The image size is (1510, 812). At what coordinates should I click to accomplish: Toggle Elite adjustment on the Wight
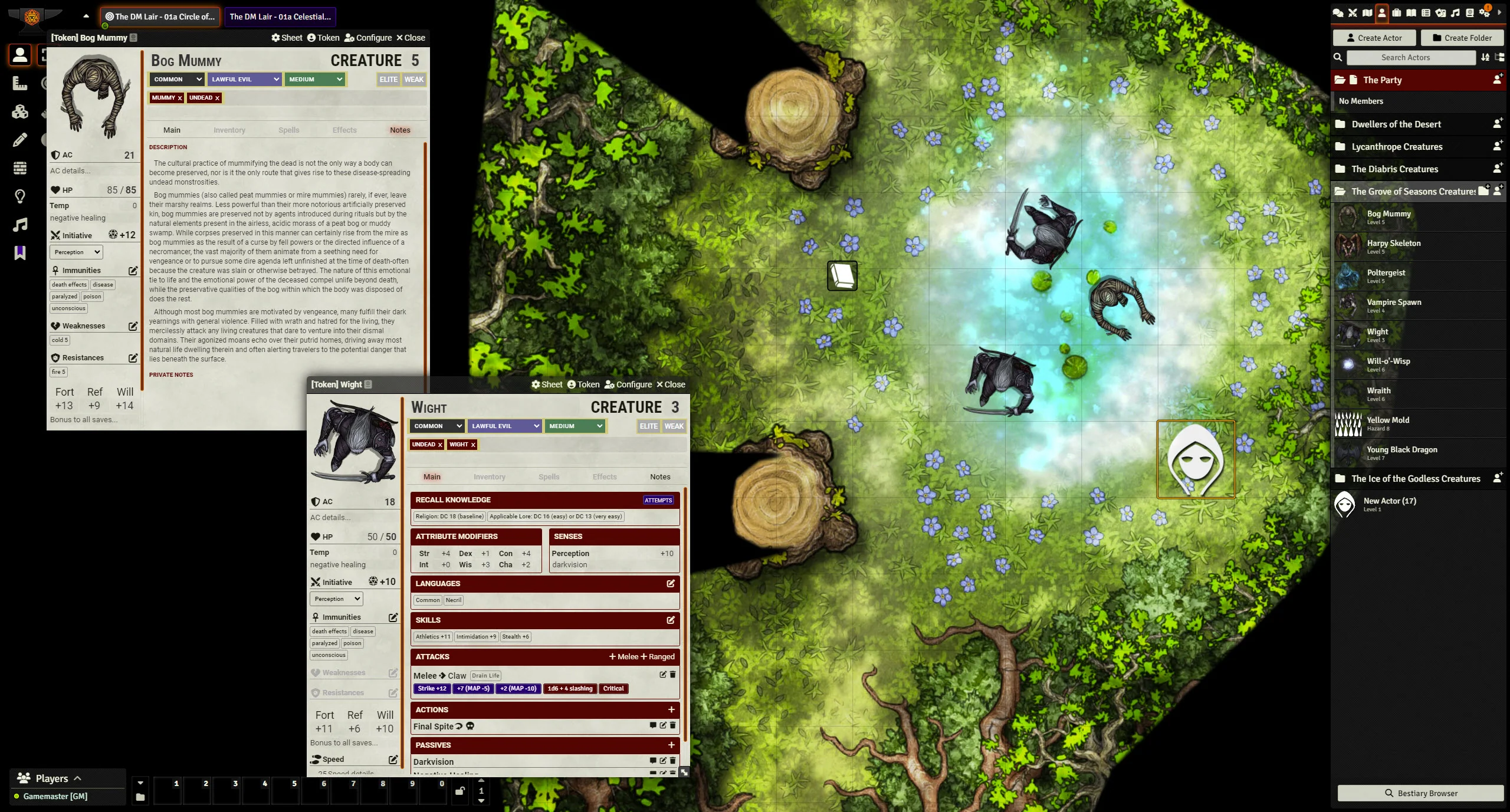click(648, 426)
